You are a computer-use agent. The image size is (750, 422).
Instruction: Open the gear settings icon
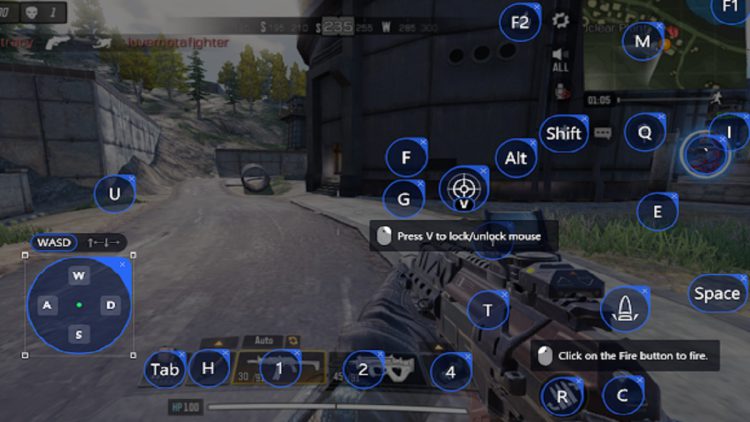(561, 20)
